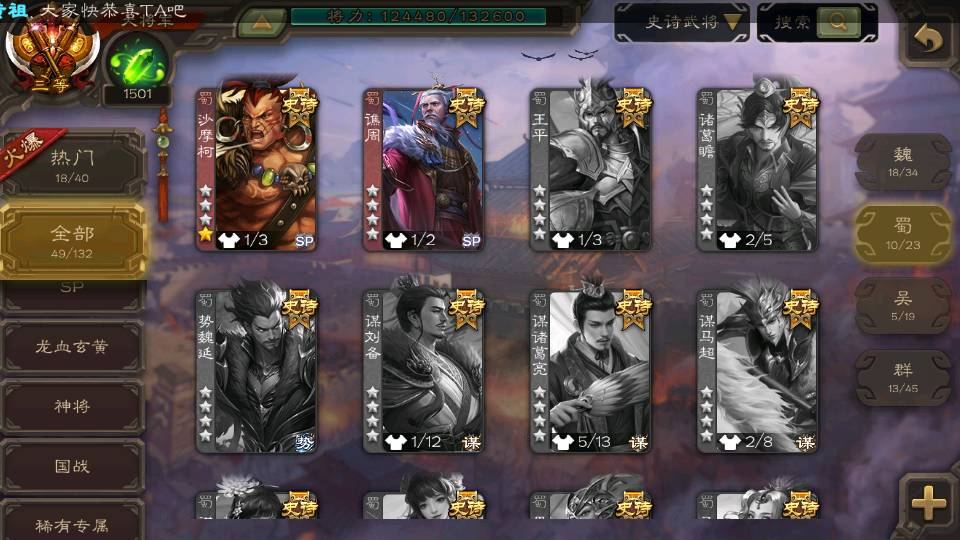Choose the 国战 category

pos(72,465)
